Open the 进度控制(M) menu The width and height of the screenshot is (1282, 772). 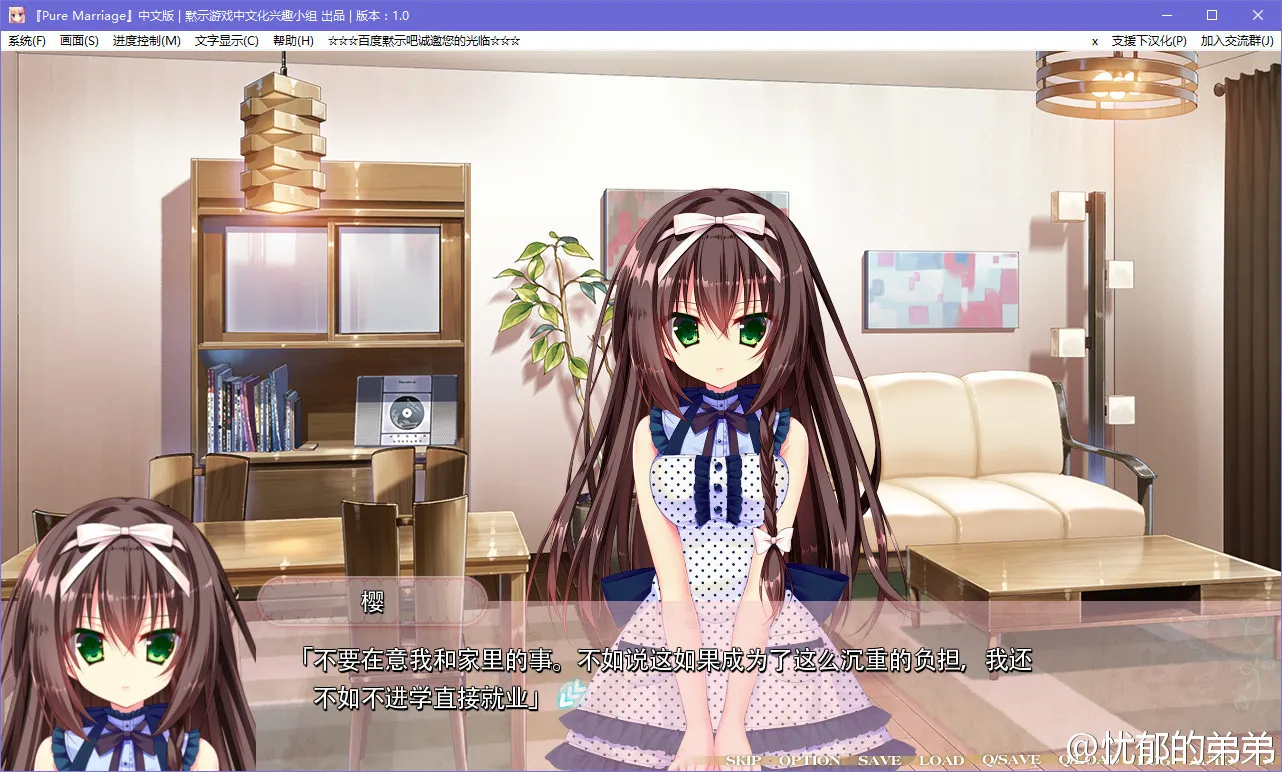(x=146, y=41)
